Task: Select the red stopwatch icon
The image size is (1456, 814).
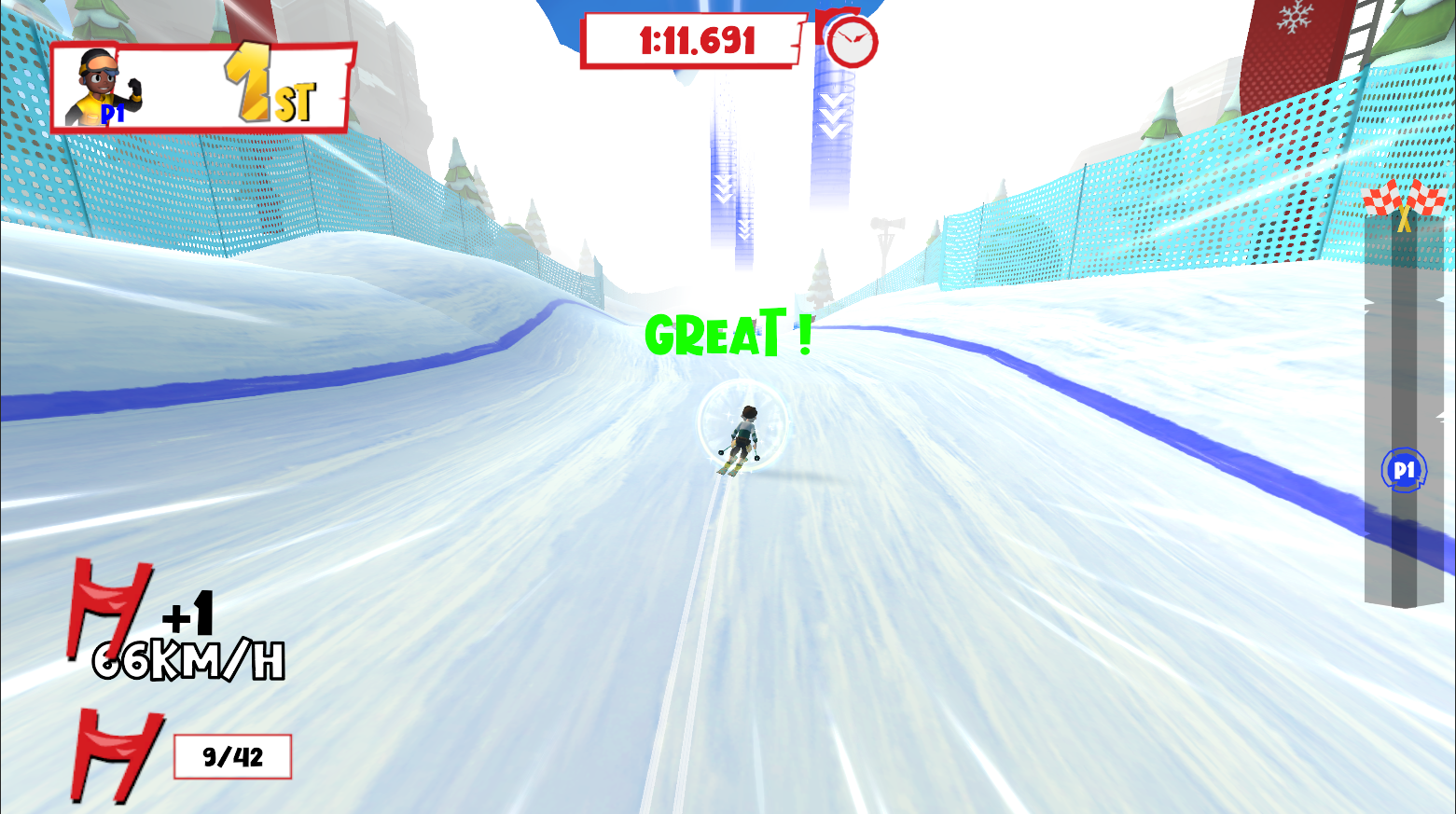Action: 850,40
